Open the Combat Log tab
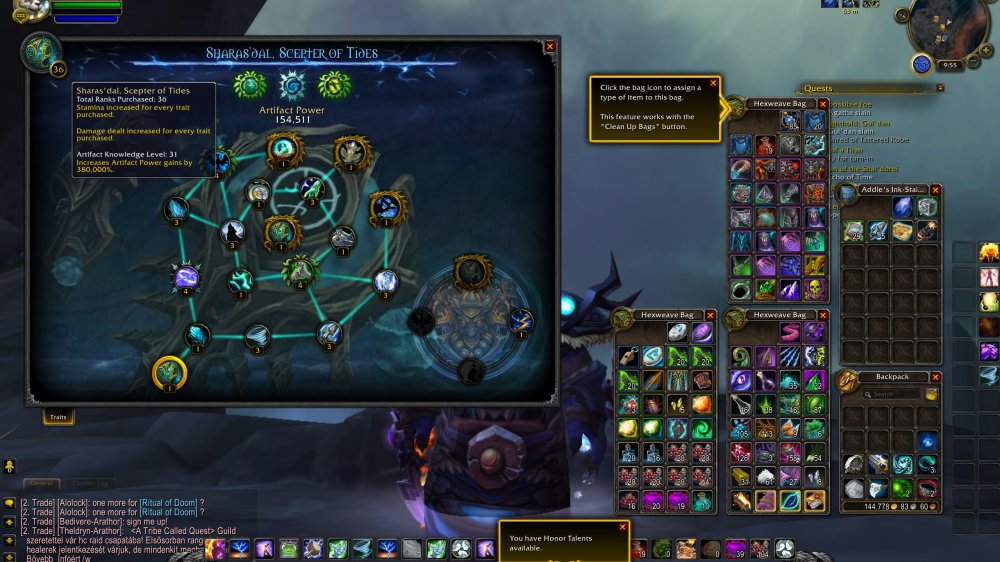1000x562 pixels. 92,484
